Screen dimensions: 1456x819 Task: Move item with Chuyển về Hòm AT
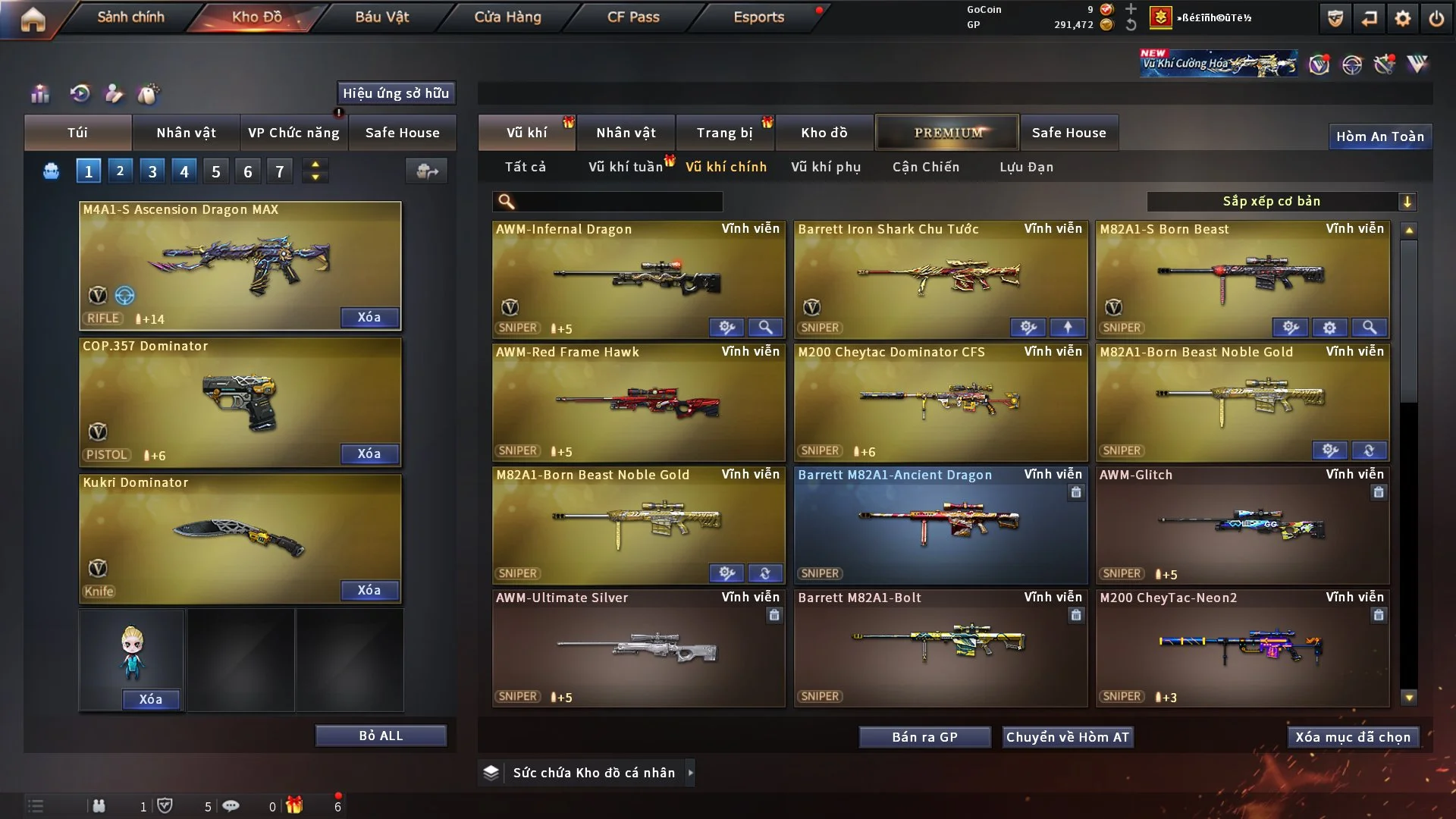[x=1068, y=737]
